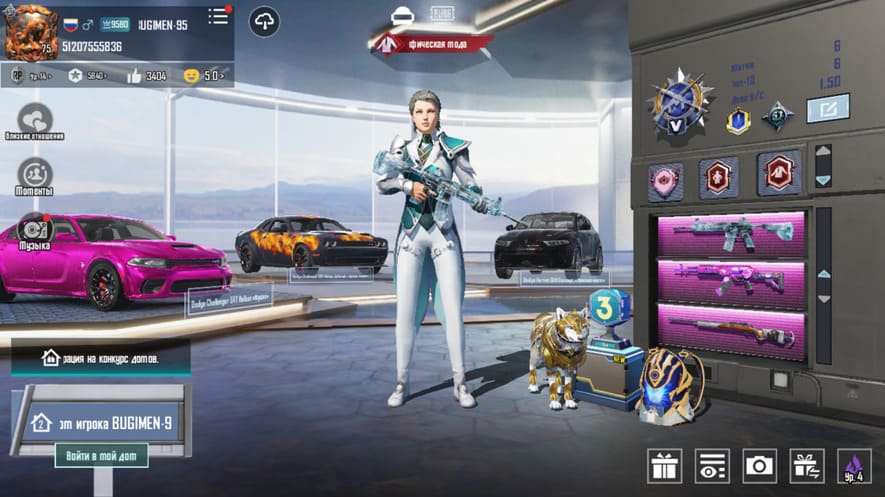Select the top assault rifle showcase slot
The image size is (885, 497).
730,232
